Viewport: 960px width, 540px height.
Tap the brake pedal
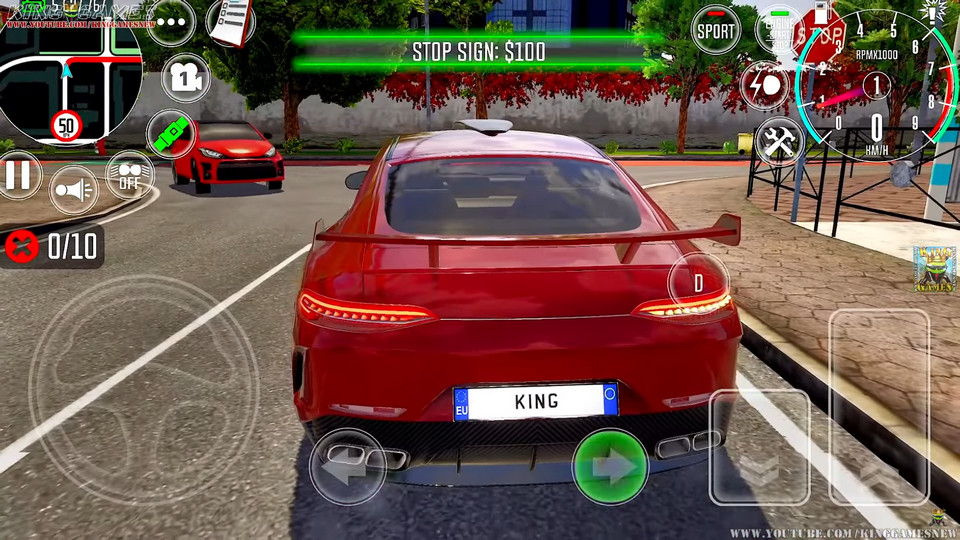pyautogui.click(x=759, y=446)
